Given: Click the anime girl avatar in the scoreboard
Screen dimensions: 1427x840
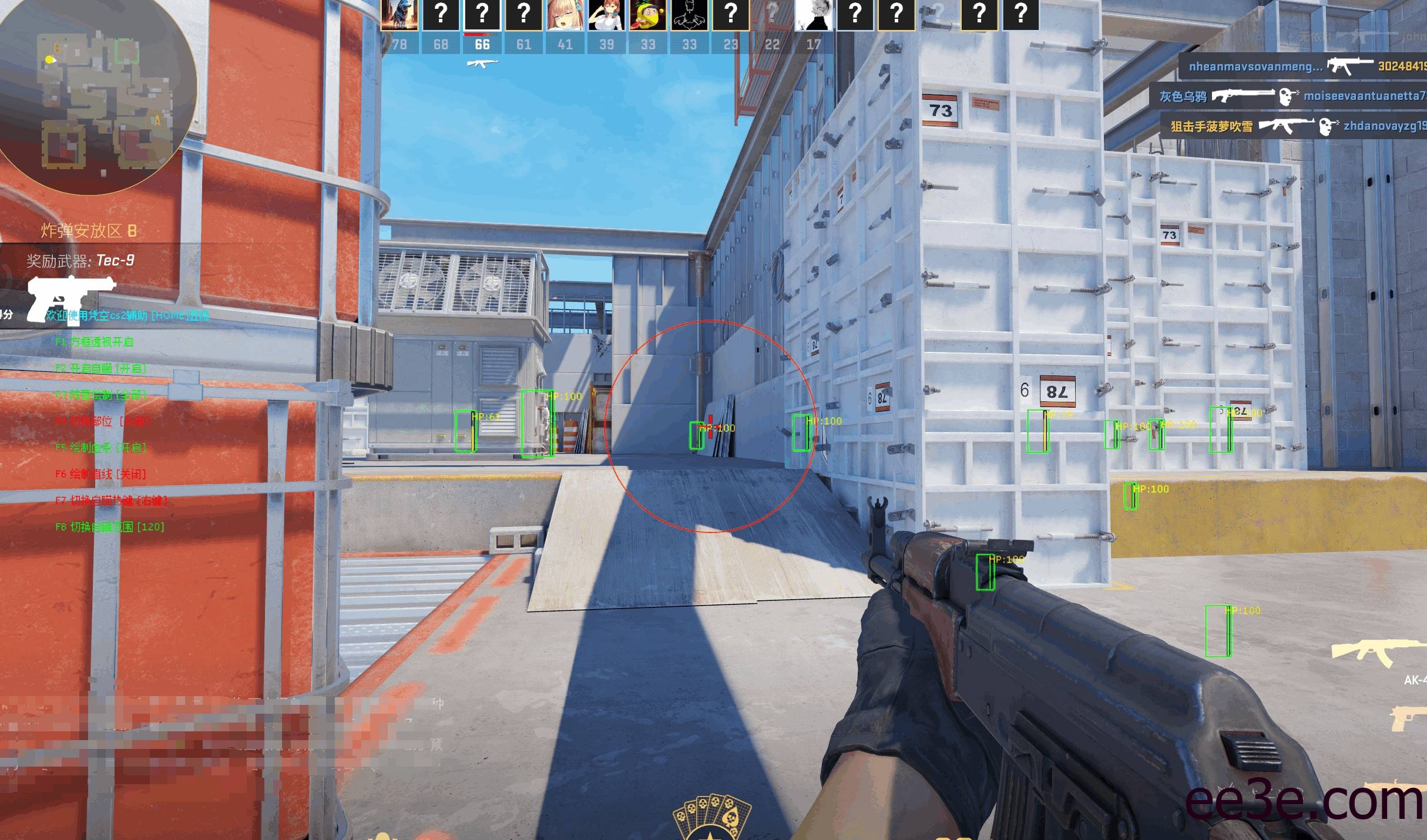Looking at the screenshot, I should pos(566,14).
